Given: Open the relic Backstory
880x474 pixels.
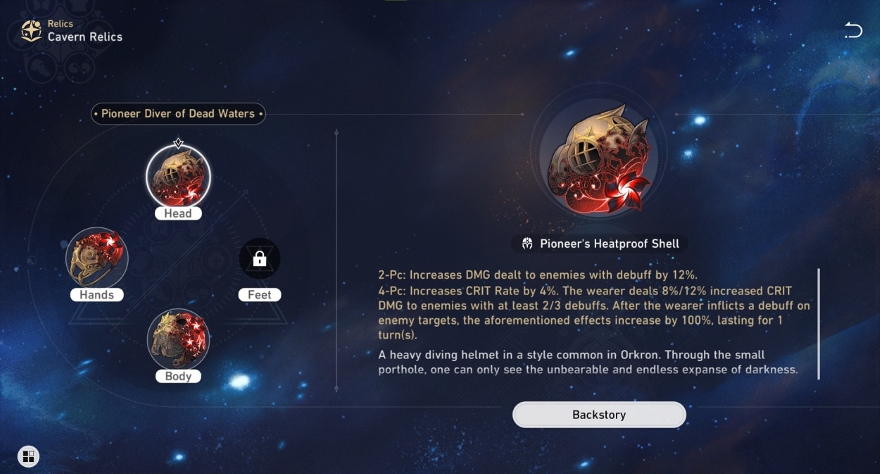Looking at the screenshot, I should click(x=599, y=414).
